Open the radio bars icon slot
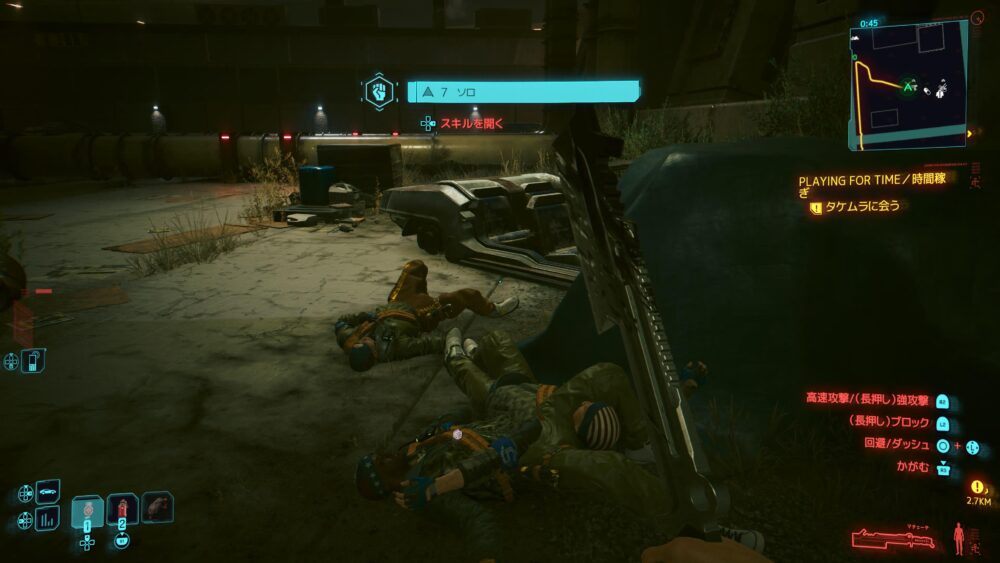 point(48,519)
